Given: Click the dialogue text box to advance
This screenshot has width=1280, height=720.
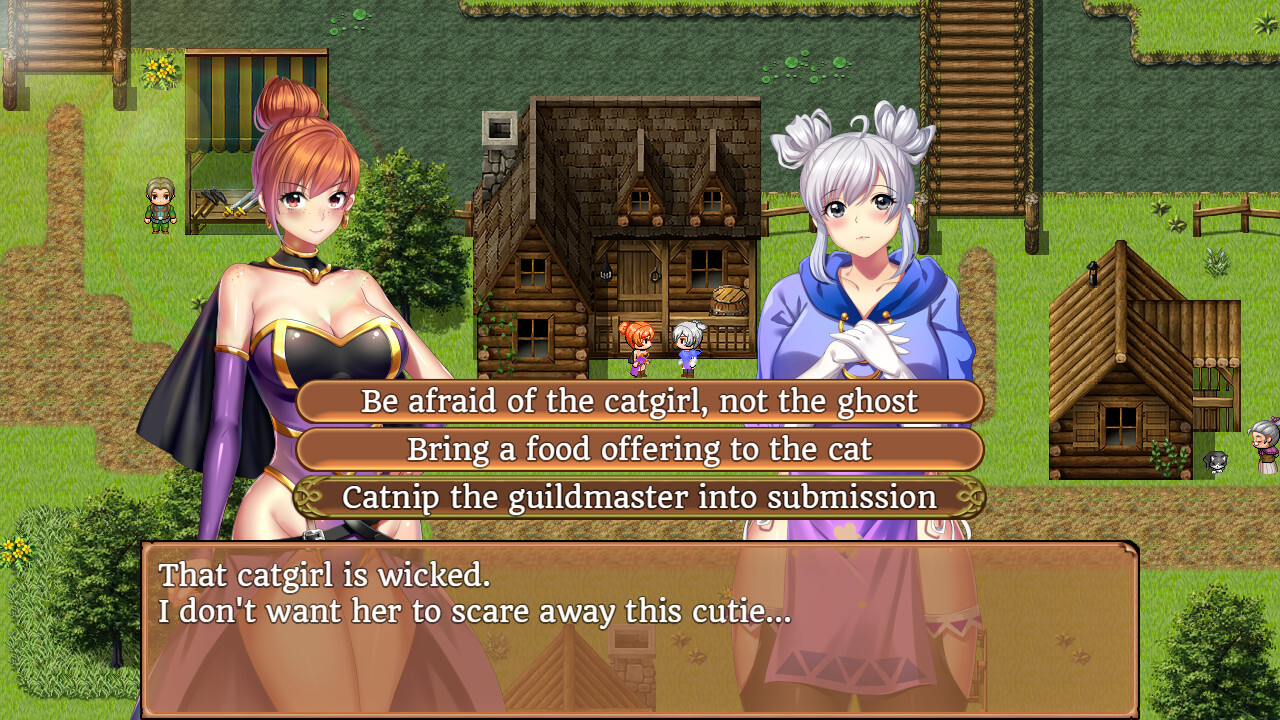Looking at the screenshot, I should point(640,640).
